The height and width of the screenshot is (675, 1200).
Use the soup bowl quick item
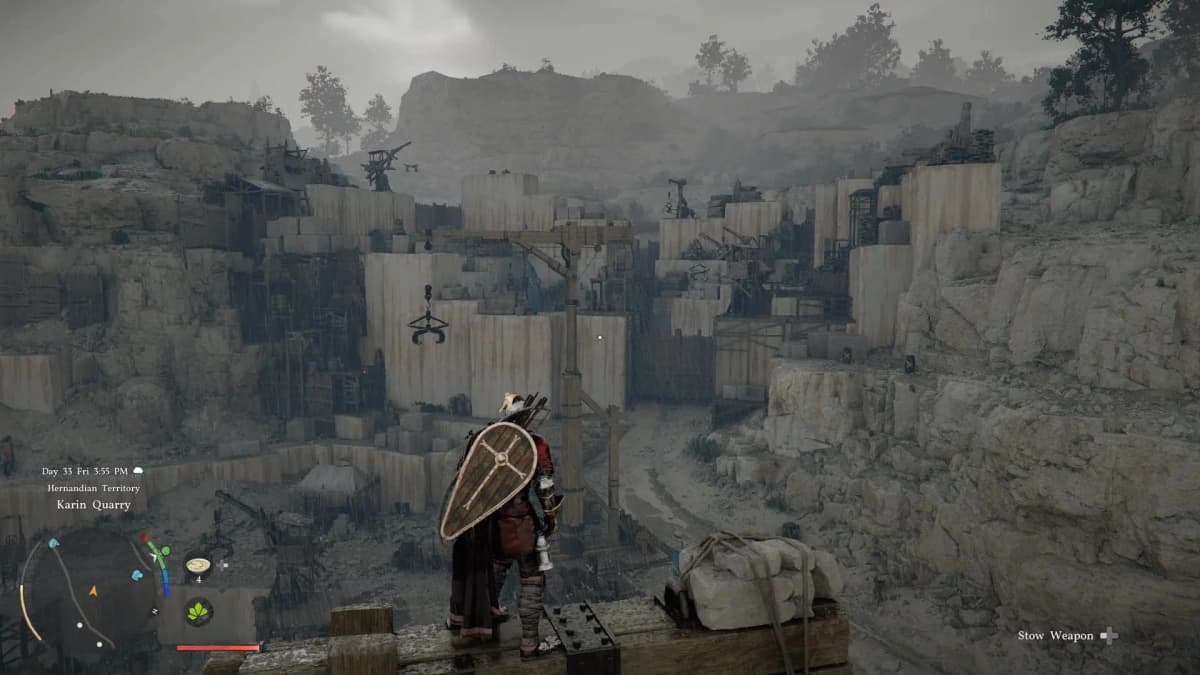[x=199, y=564]
